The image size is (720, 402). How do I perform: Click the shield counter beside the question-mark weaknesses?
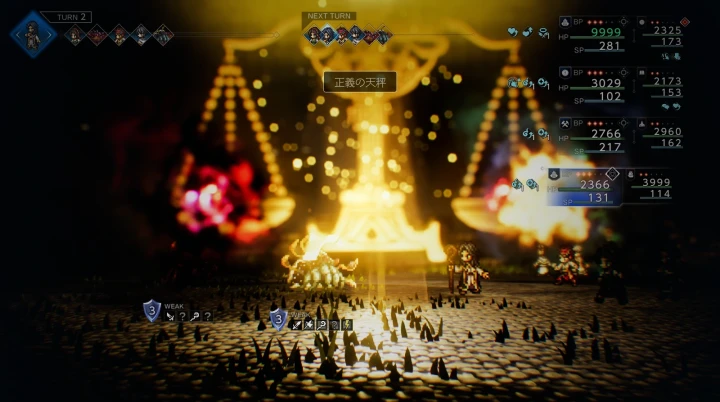pyautogui.click(x=151, y=311)
